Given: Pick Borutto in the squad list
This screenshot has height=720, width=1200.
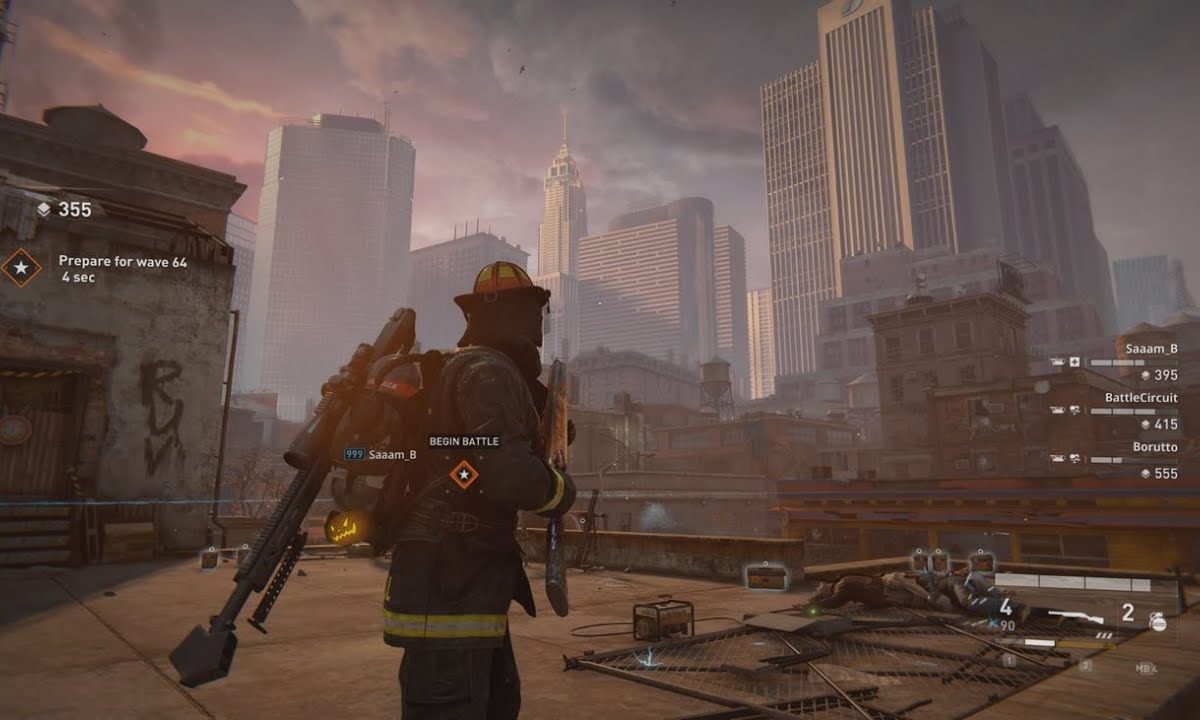Looking at the screenshot, I should click(x=1155, y=446).
